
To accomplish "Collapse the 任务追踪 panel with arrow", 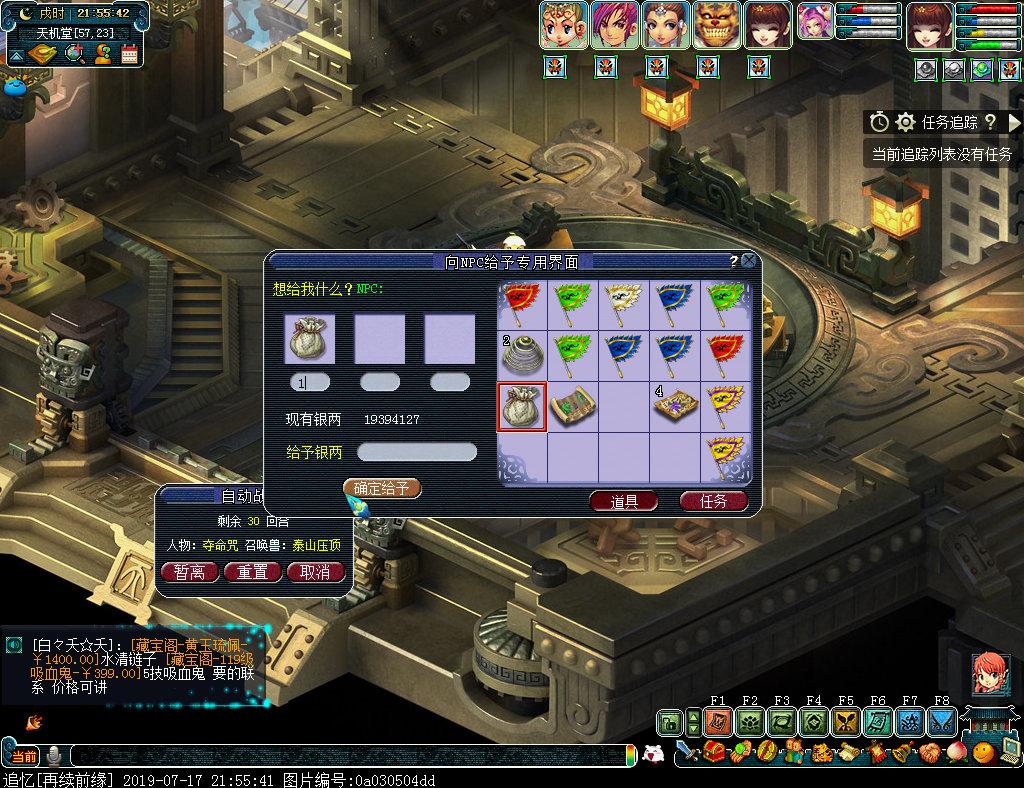I will pos(1014,122).
